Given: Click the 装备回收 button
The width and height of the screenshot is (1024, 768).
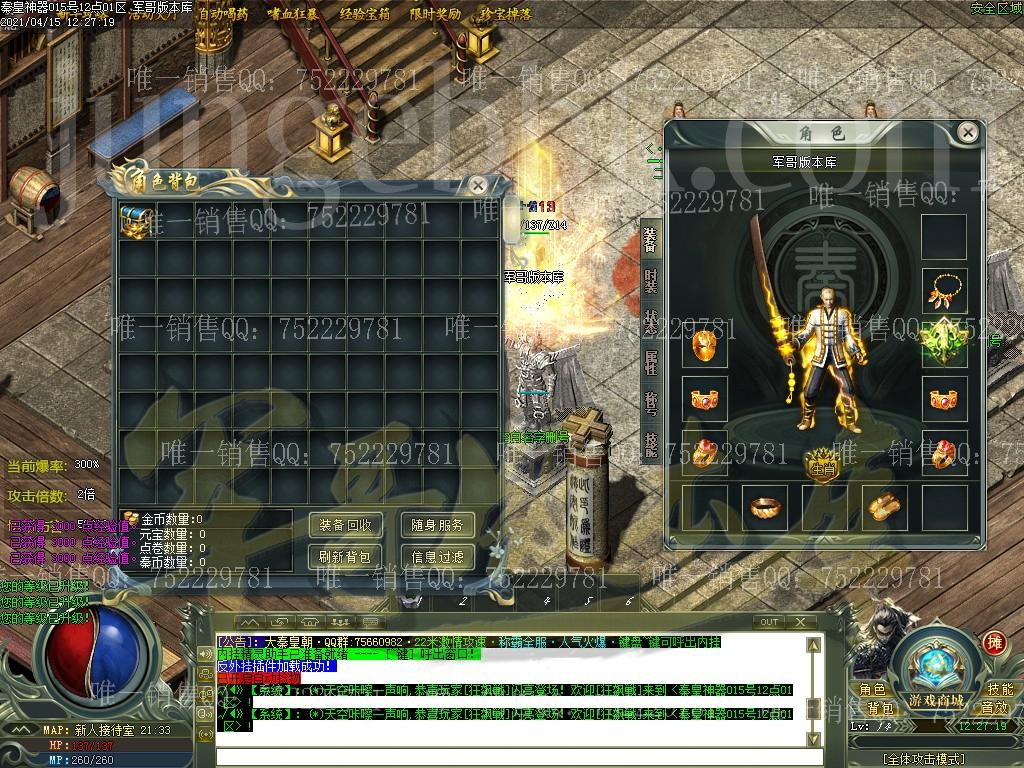Looking at the screenshot, I should pyautogui.click(x=346, y=525).
